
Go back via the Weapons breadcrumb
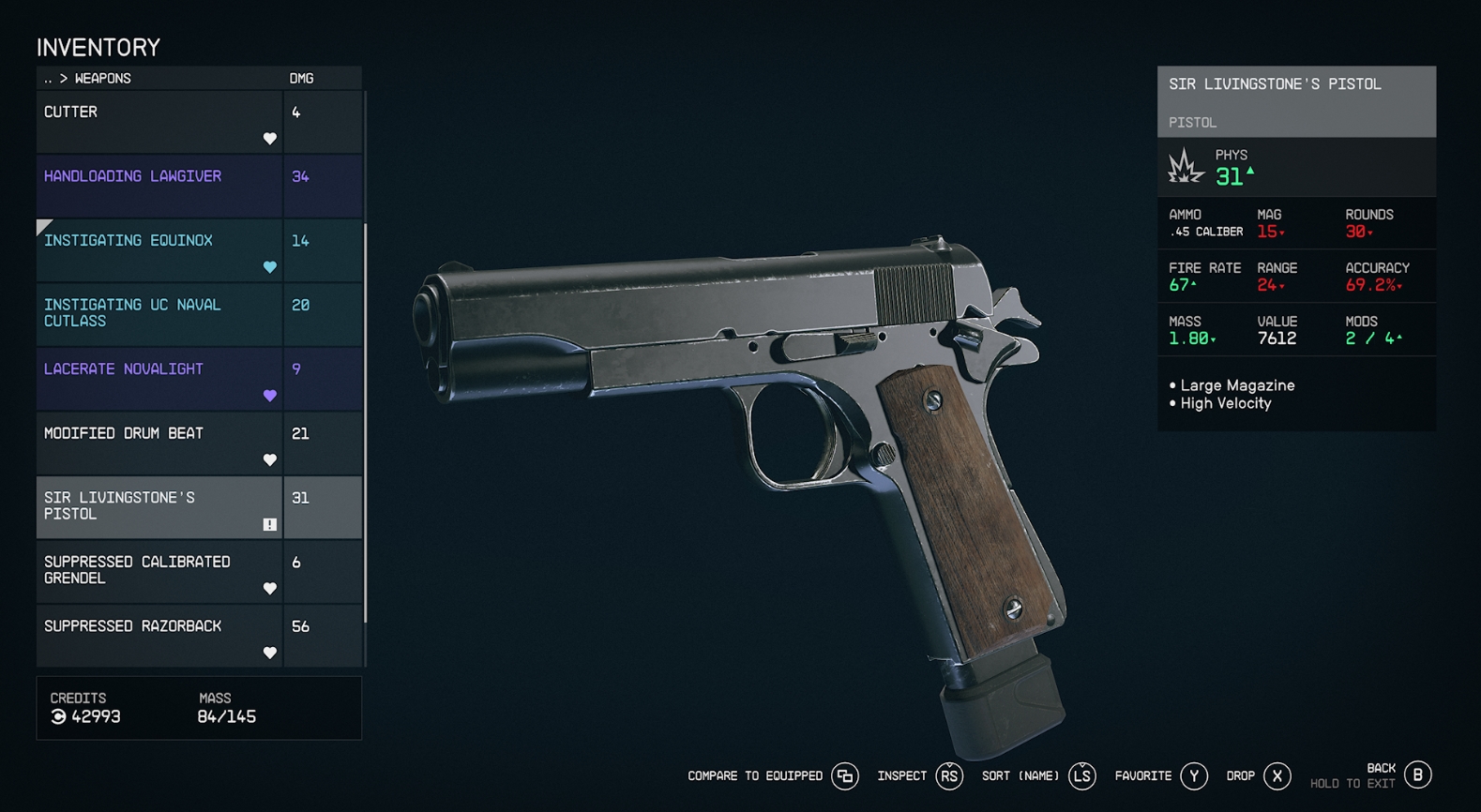pyautogui.click(x=89, y=79)
